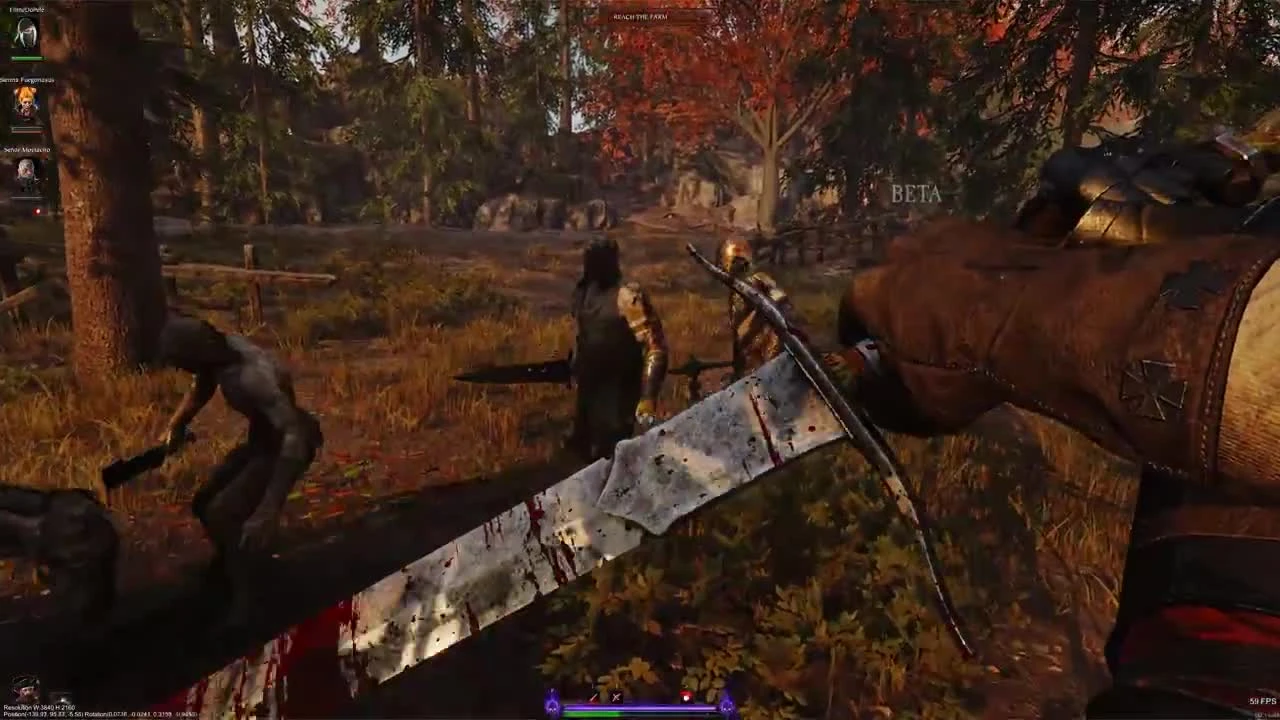The width and height of the screenshot is (1280, 720).
Task: Toggle Sierra Fuegomayus's health bar
Action: [x=27, y=130]
